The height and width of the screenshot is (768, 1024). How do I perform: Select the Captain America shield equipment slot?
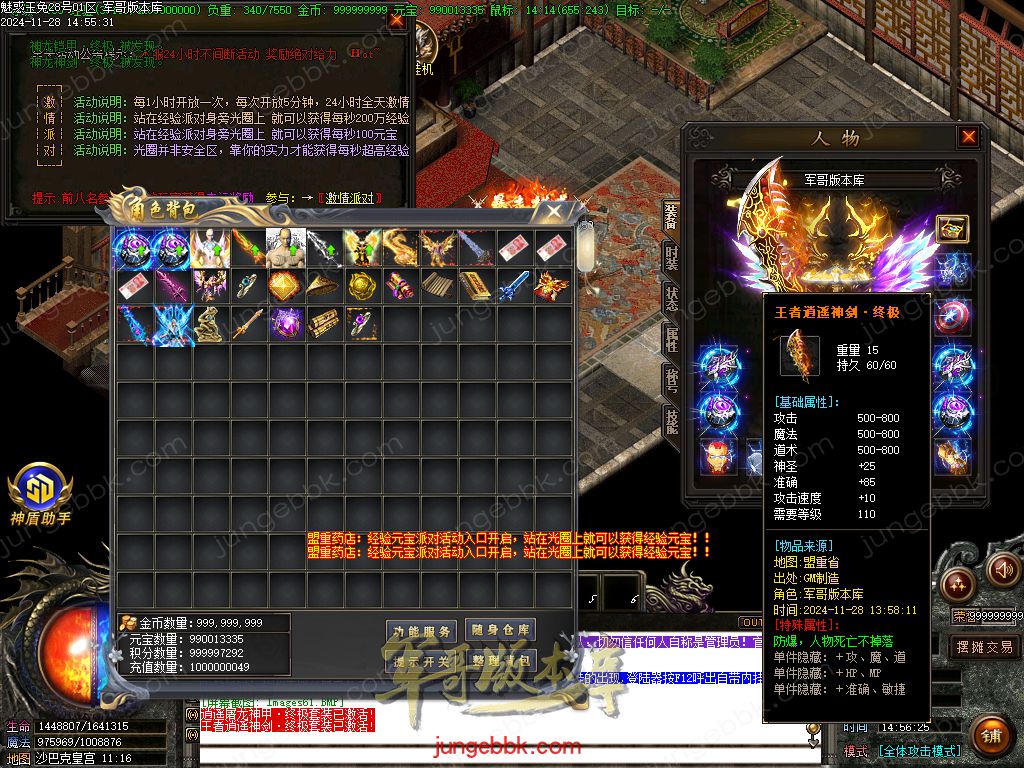951,316
